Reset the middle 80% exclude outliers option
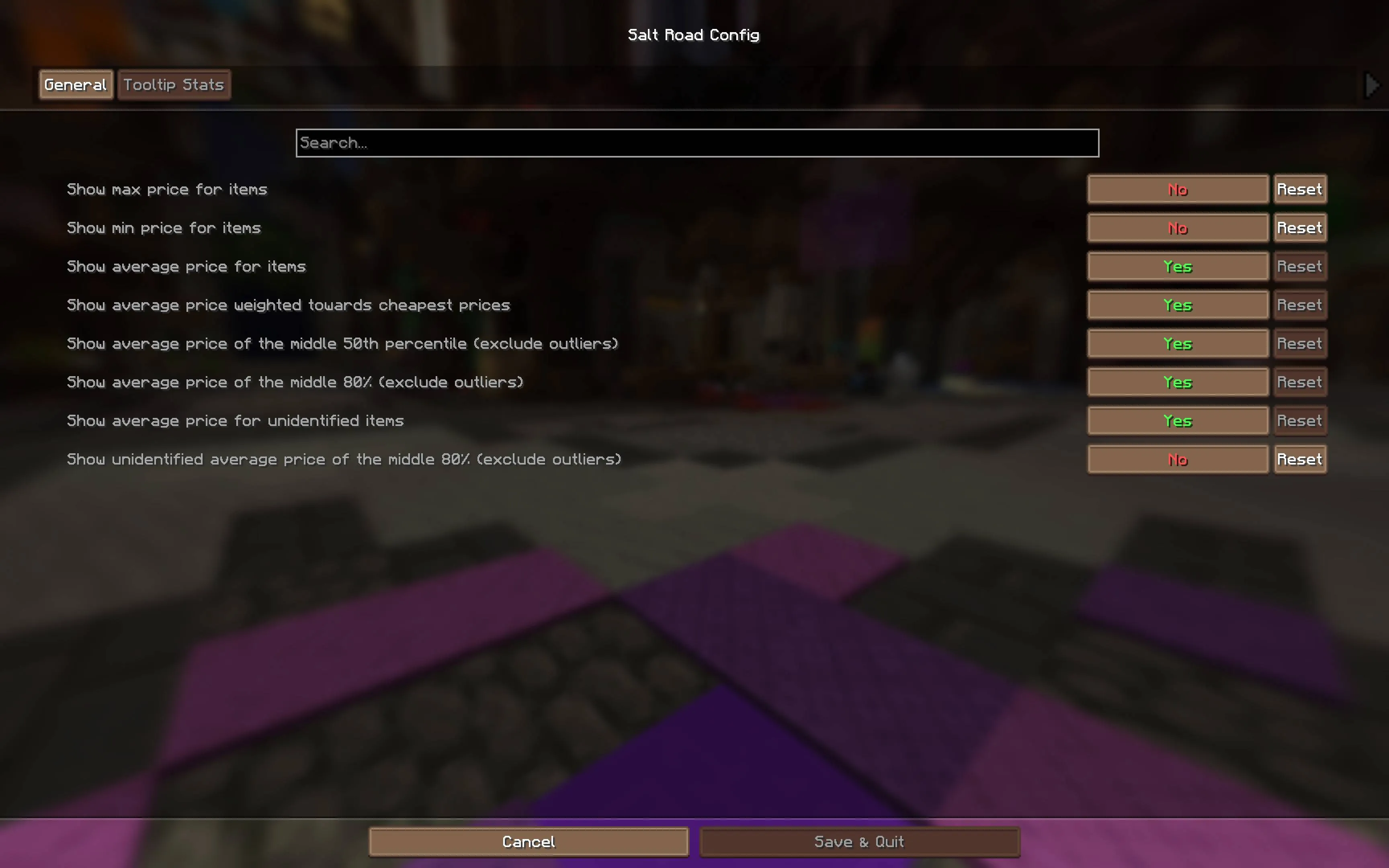The image size is (1389, 868). click(1300, 382)
